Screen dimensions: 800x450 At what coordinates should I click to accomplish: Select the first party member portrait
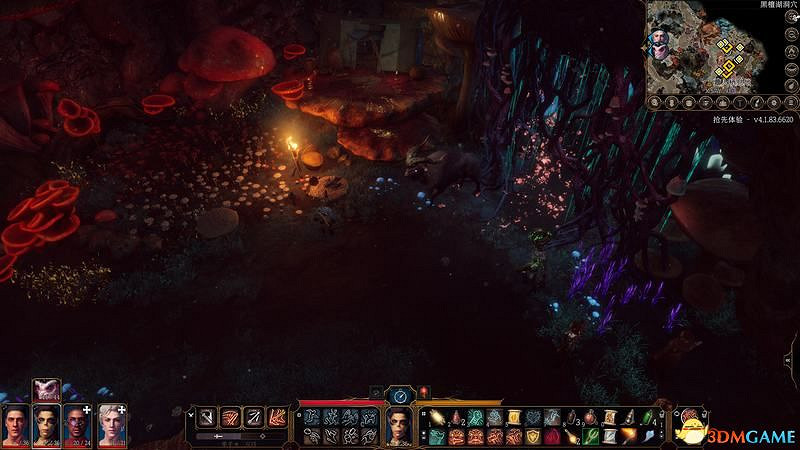16,424
